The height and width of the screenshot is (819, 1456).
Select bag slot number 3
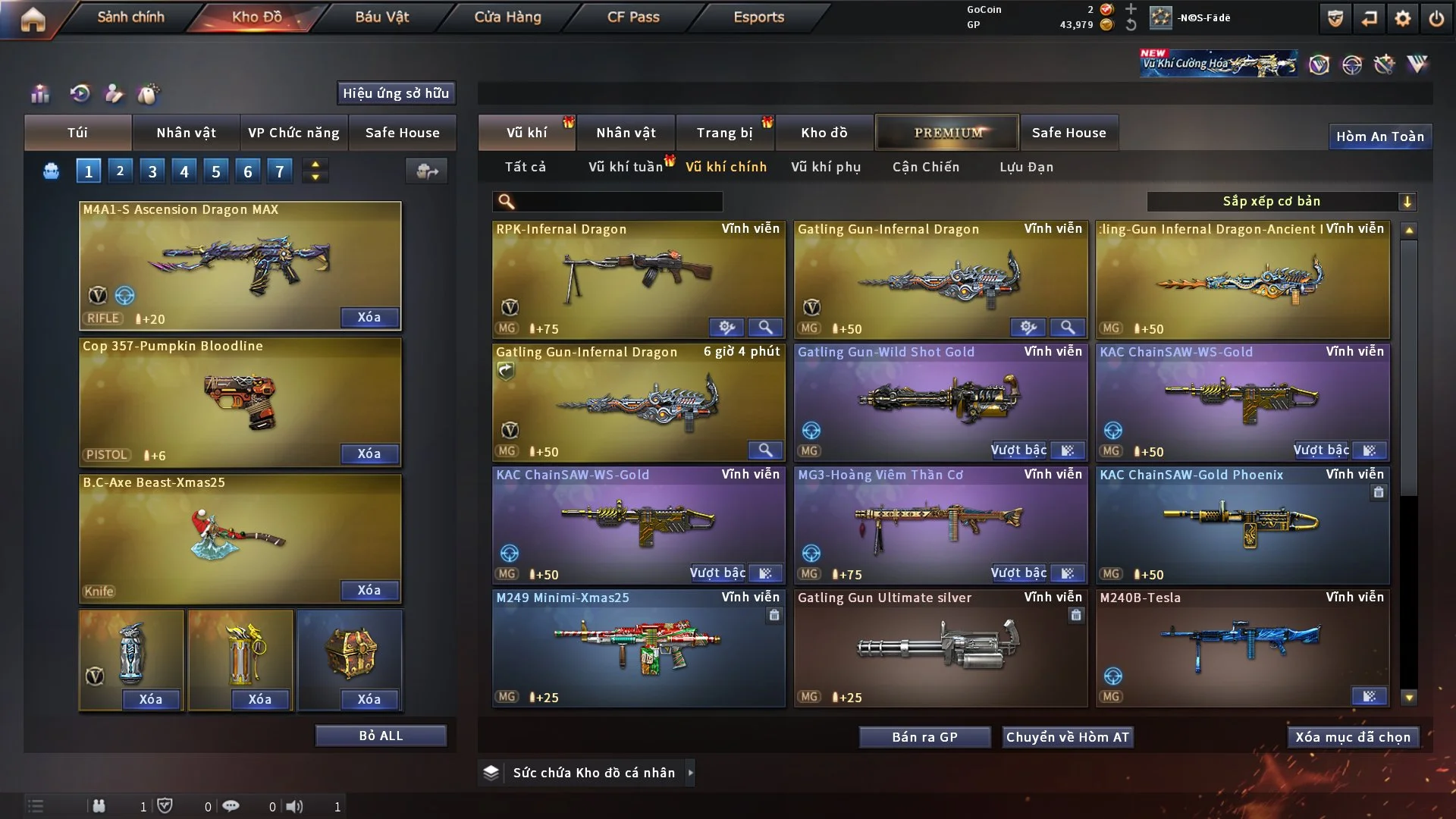pyautogui.click(x=152, y=171)
